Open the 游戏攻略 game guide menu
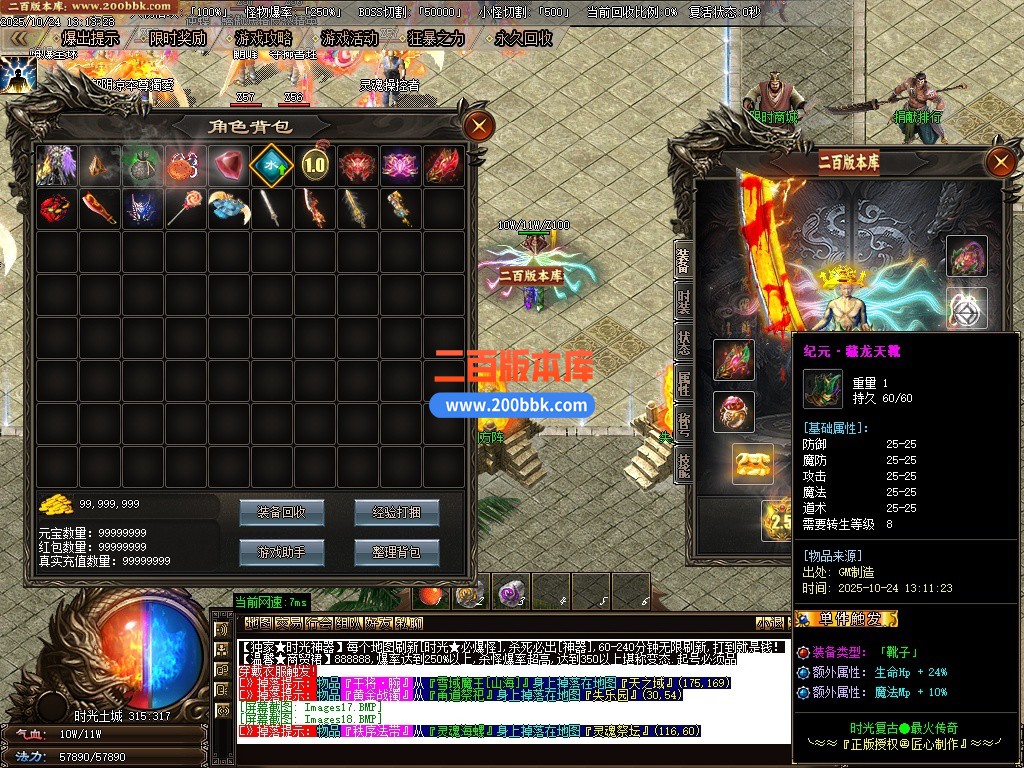Screen dimensions: 1024x768 [x=263, y=38]
